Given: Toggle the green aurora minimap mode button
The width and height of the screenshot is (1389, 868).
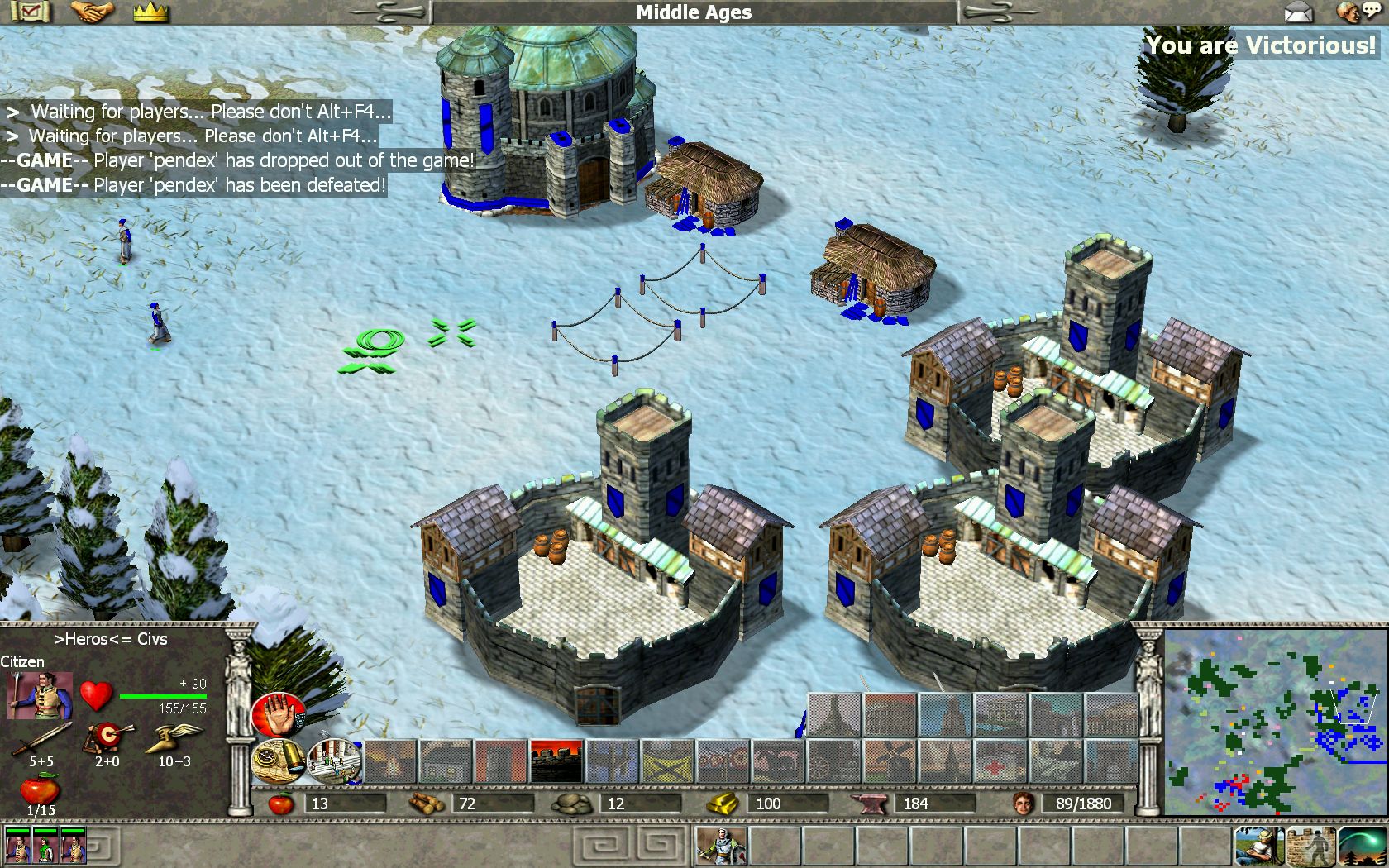Looking at the screenshot, I should (x=1361, y=847).
